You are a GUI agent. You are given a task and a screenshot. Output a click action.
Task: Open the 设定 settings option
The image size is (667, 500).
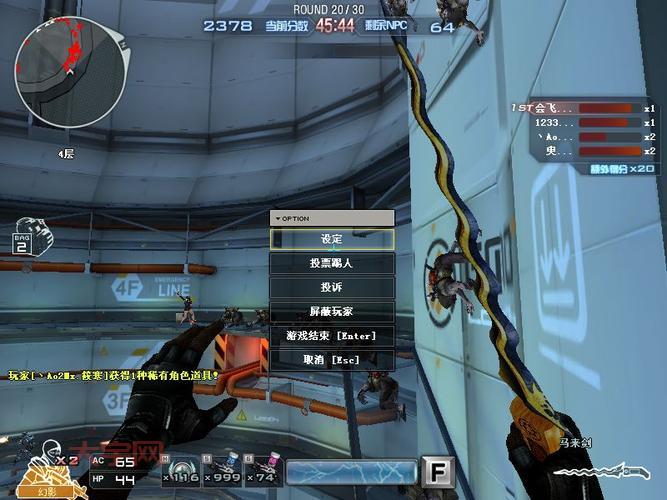[332, 240]
